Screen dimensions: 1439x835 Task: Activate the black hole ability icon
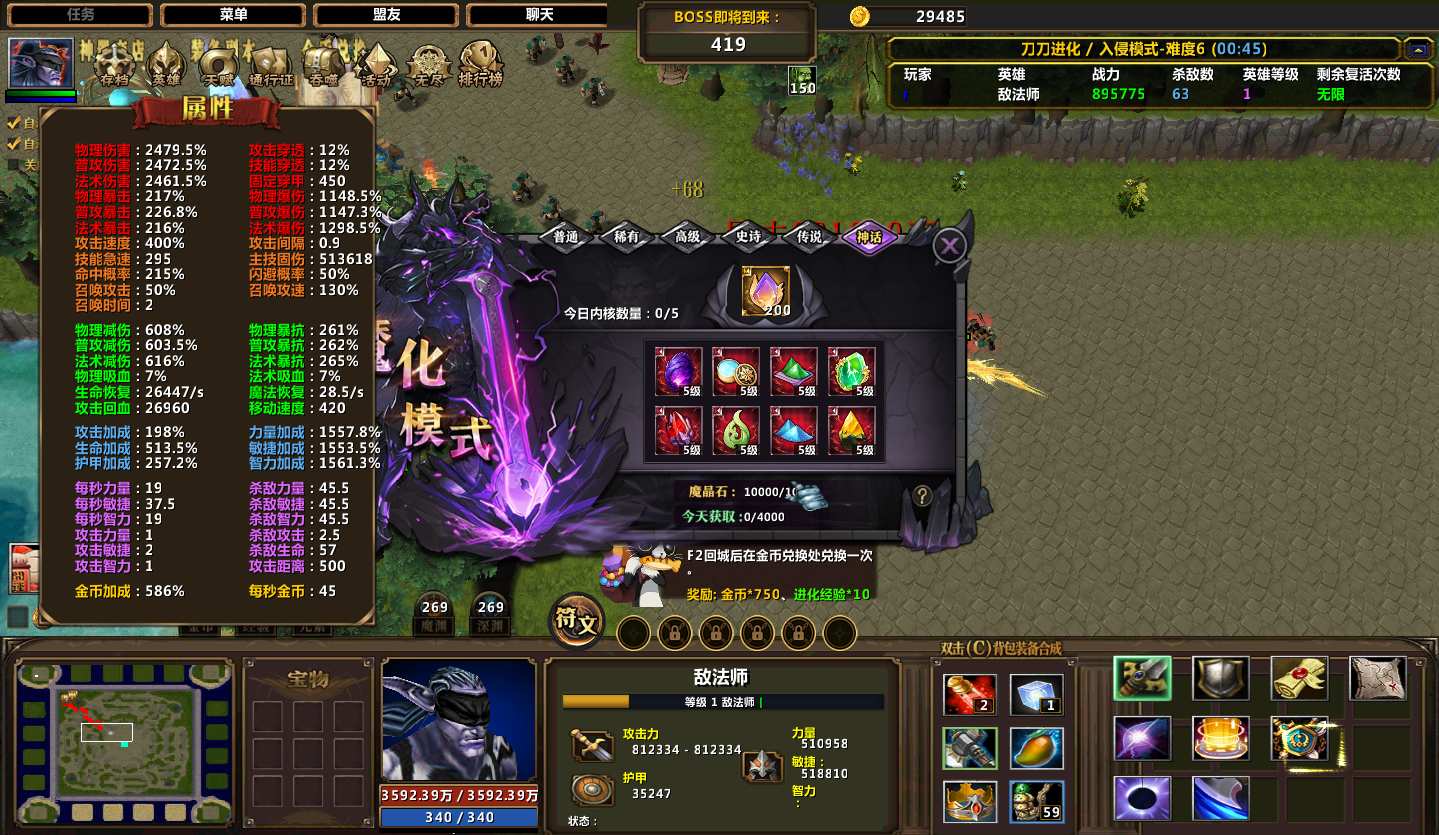pyautogui.click(x=1142, y=799)
